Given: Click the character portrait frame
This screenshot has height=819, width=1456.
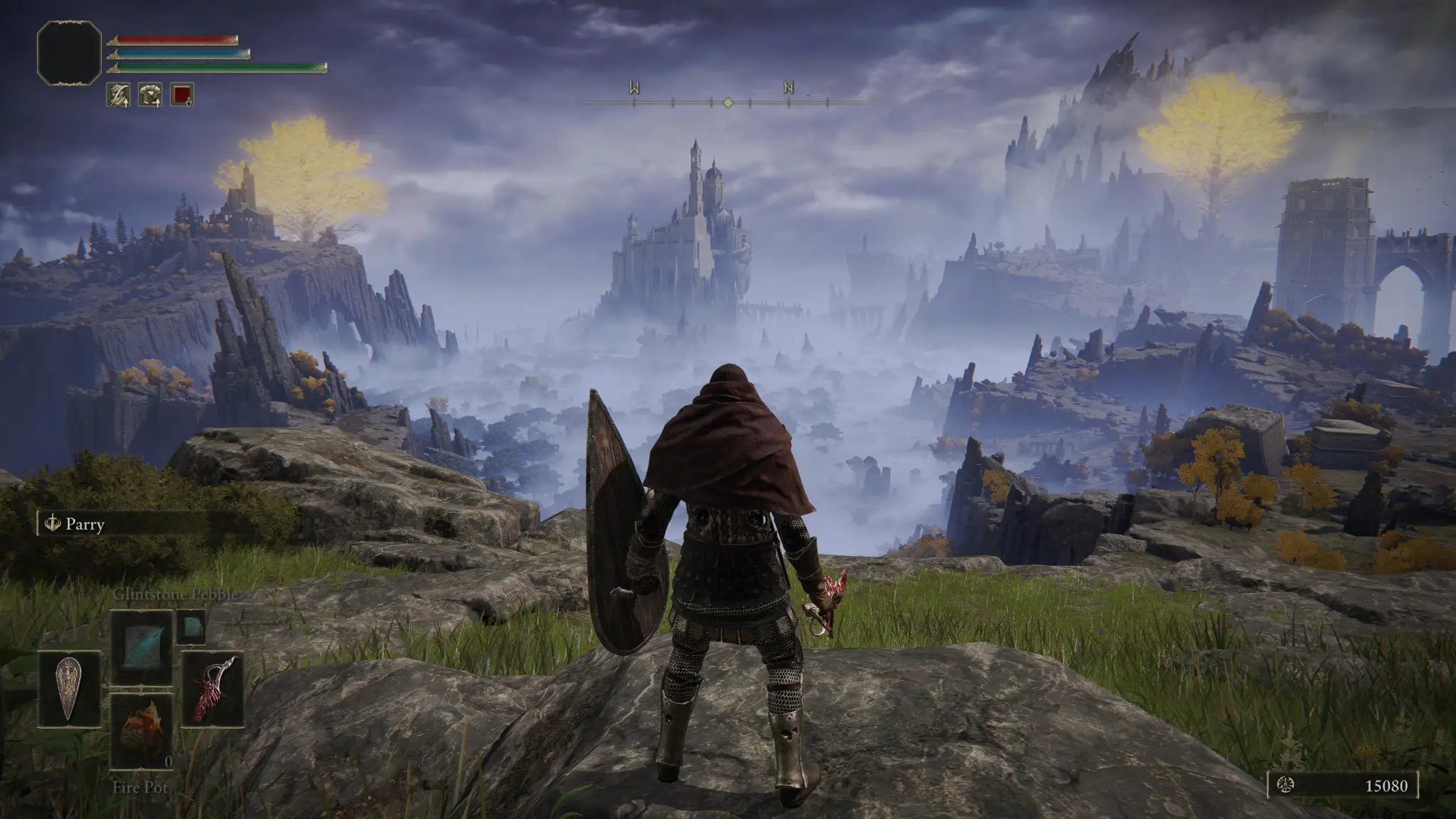Looking at the screenshot, I should (x=69, y=54).
